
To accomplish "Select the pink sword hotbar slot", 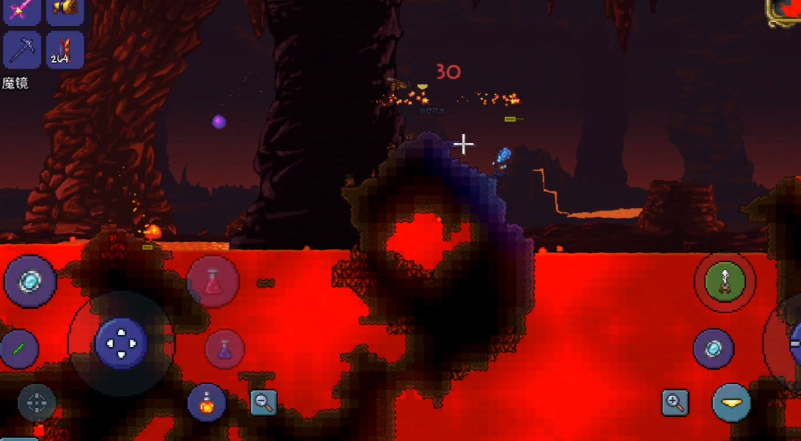I will [22, 8].
